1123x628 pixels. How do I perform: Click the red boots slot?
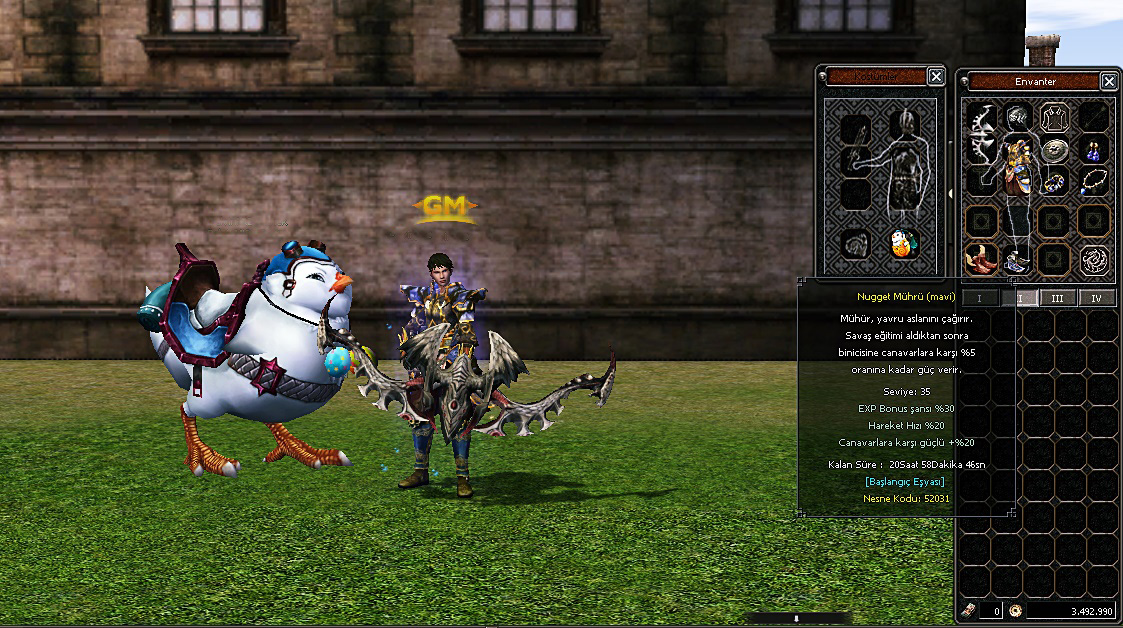(981, 259)
